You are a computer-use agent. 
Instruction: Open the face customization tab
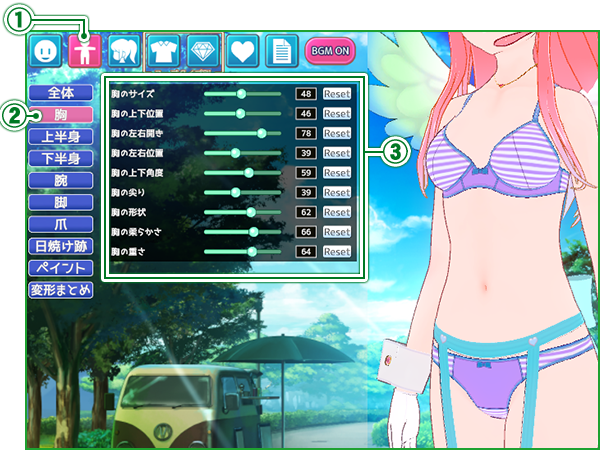[x=43, y=50]
